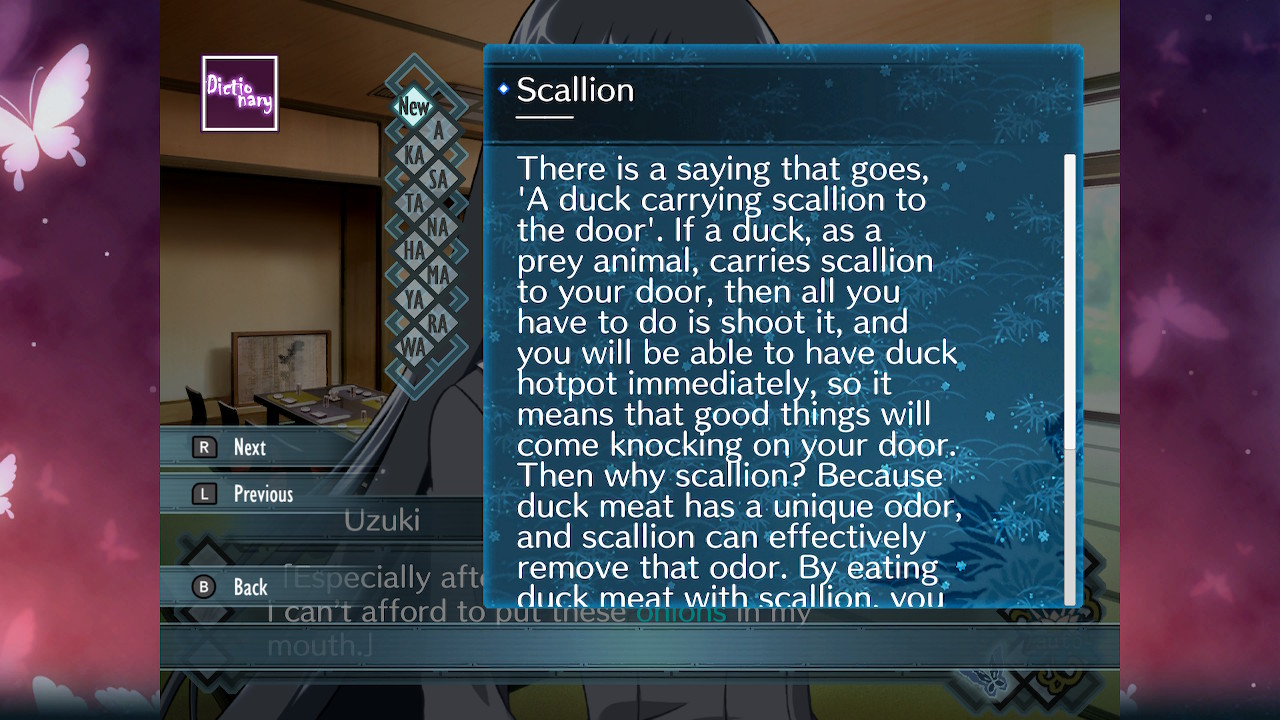Select the New dictionary tab
Screen dimensions: 1280x720
413,107
